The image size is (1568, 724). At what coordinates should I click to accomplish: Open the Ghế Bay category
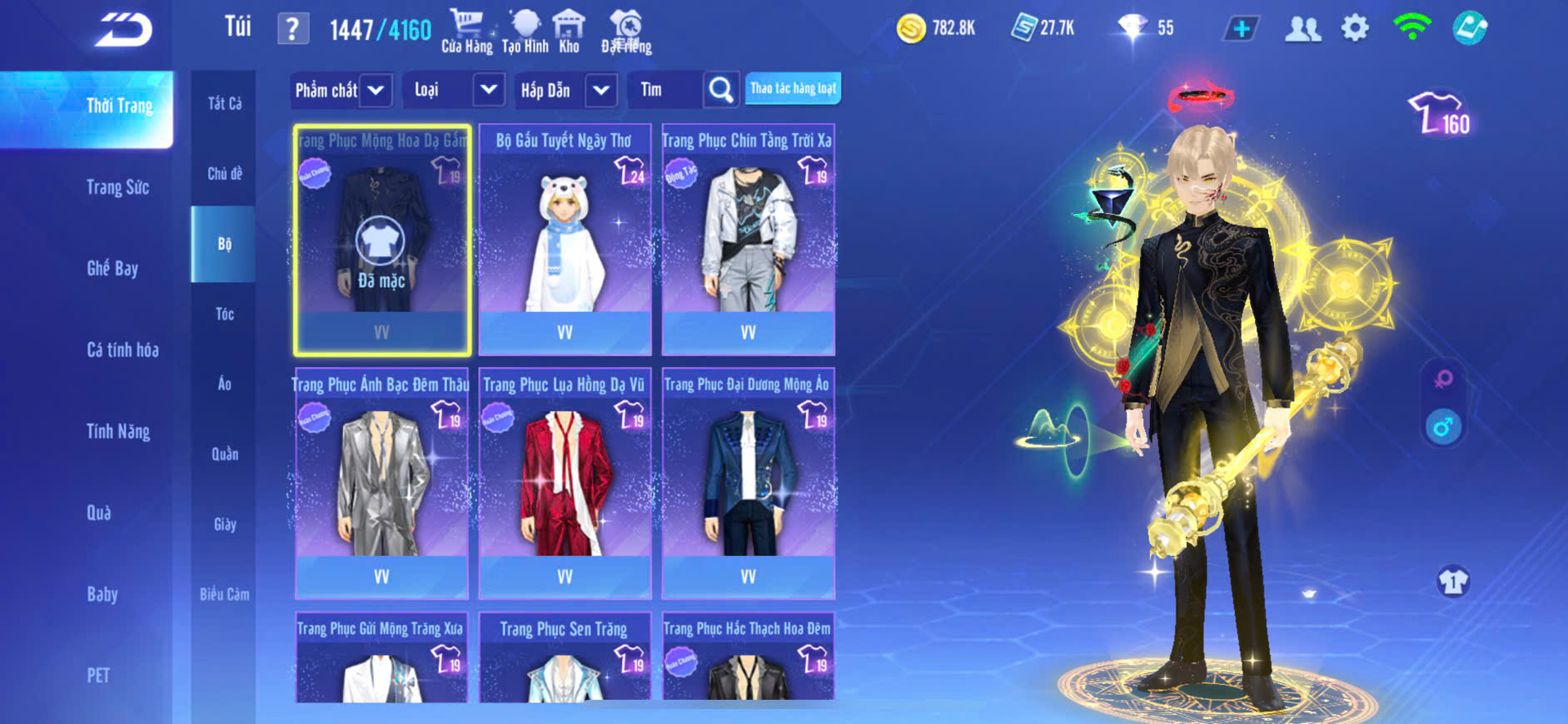click(x=112, y=268)
